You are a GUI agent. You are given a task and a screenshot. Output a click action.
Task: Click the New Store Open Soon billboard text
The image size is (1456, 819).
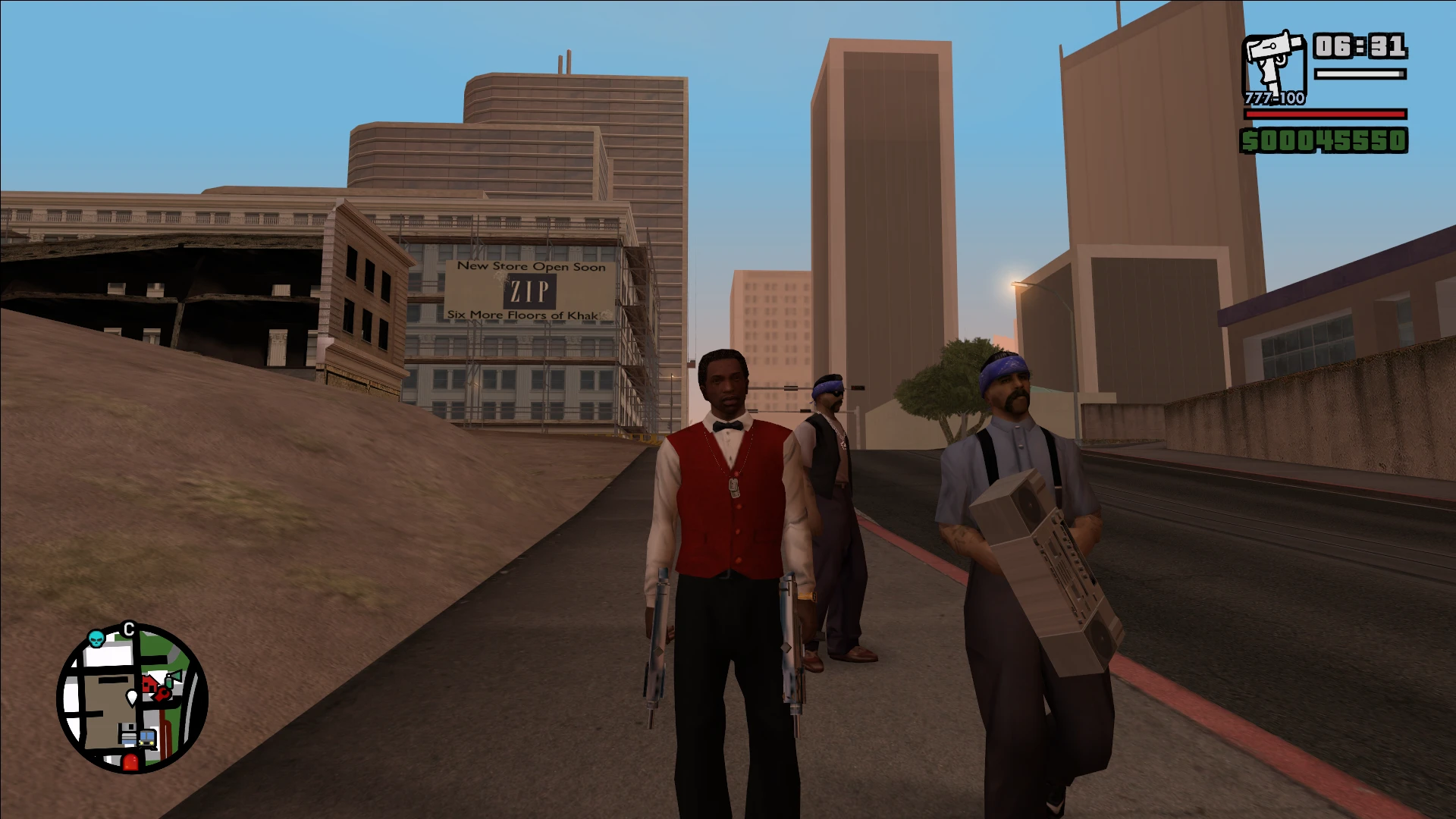(x=530, y=267)
